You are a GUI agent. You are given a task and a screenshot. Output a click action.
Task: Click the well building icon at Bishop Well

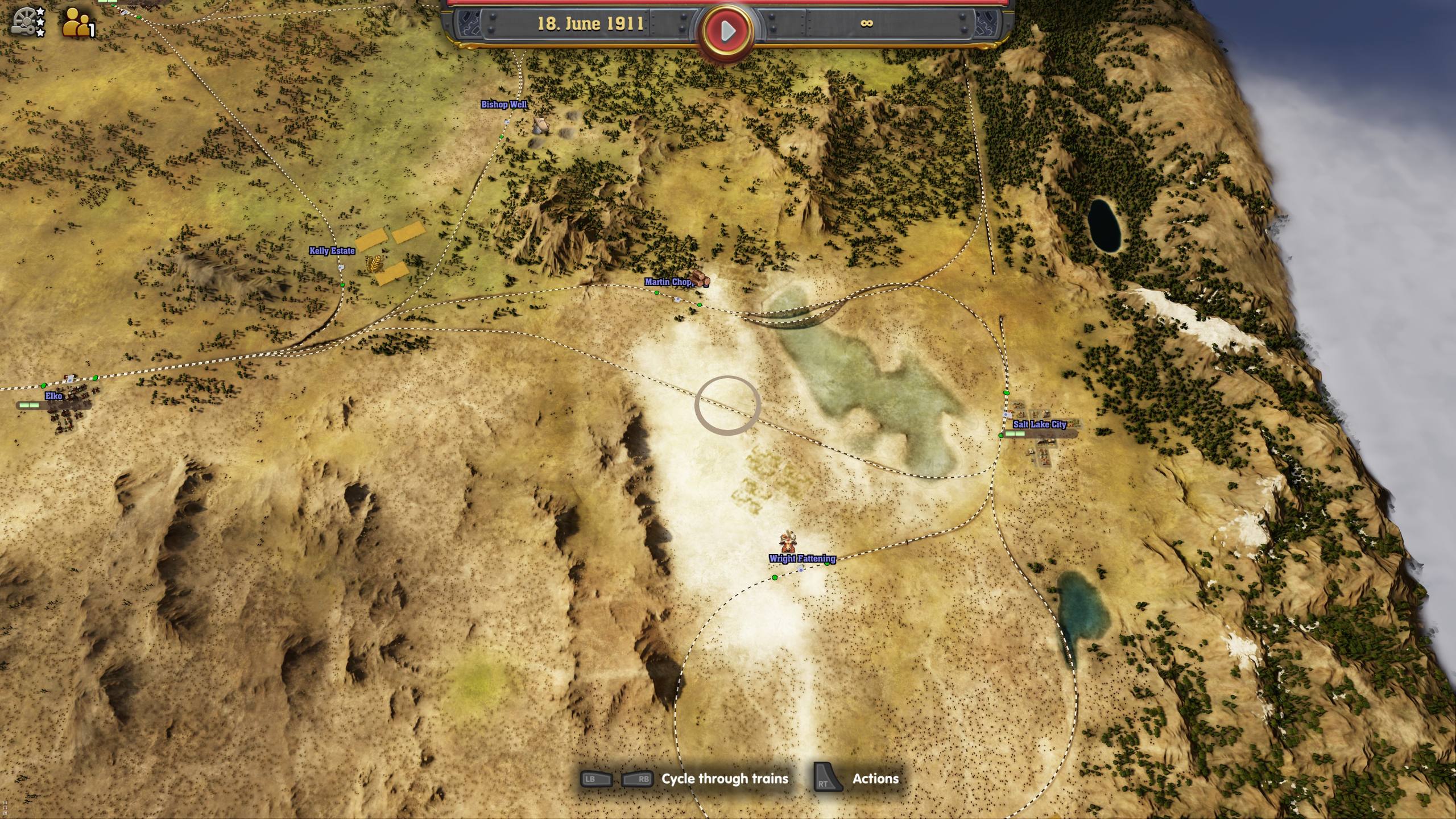pos(540,126)
